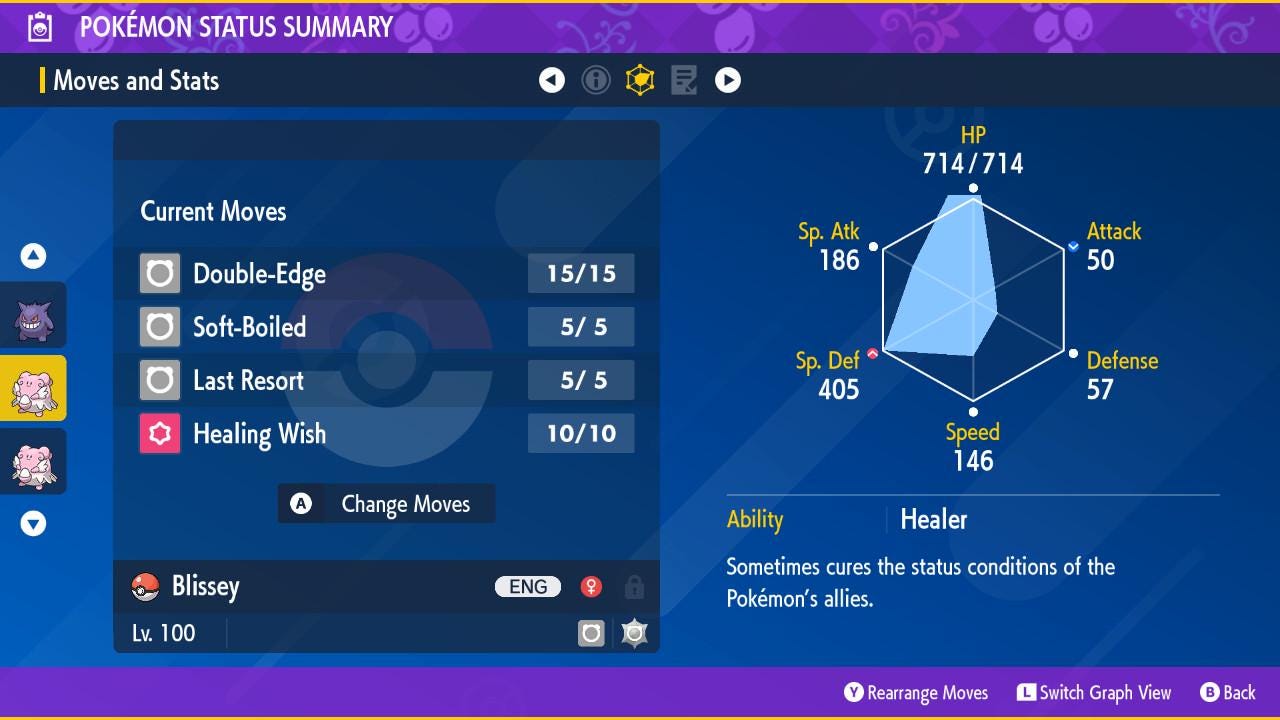Screen dimensions: 1280x720
Task: Move up the party list with the up arrow
Action: pyautogui.click(x=33, y=257)
